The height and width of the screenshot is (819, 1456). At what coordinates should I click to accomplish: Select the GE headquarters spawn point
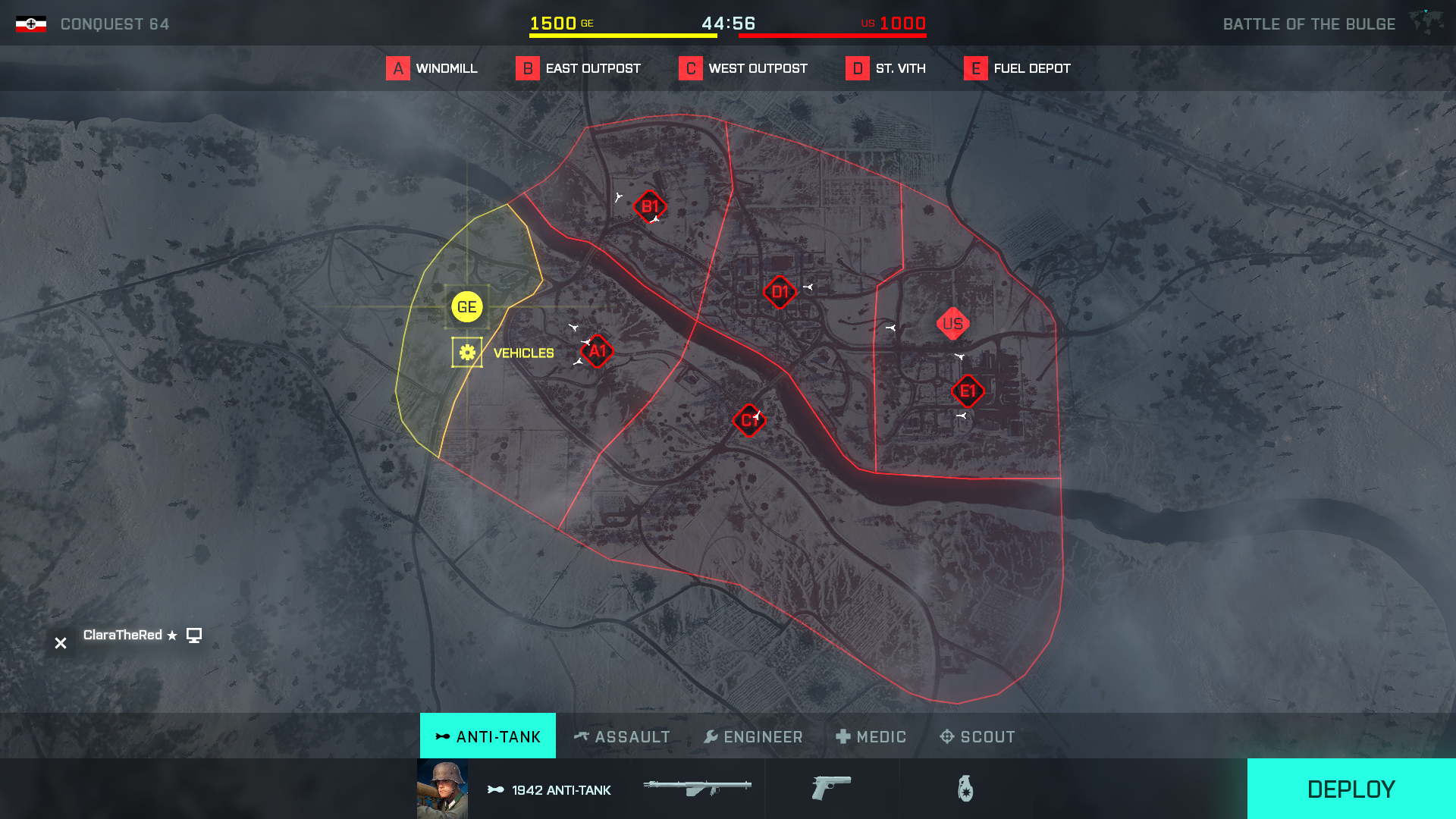pyautogui.click(x=466, y=307)
